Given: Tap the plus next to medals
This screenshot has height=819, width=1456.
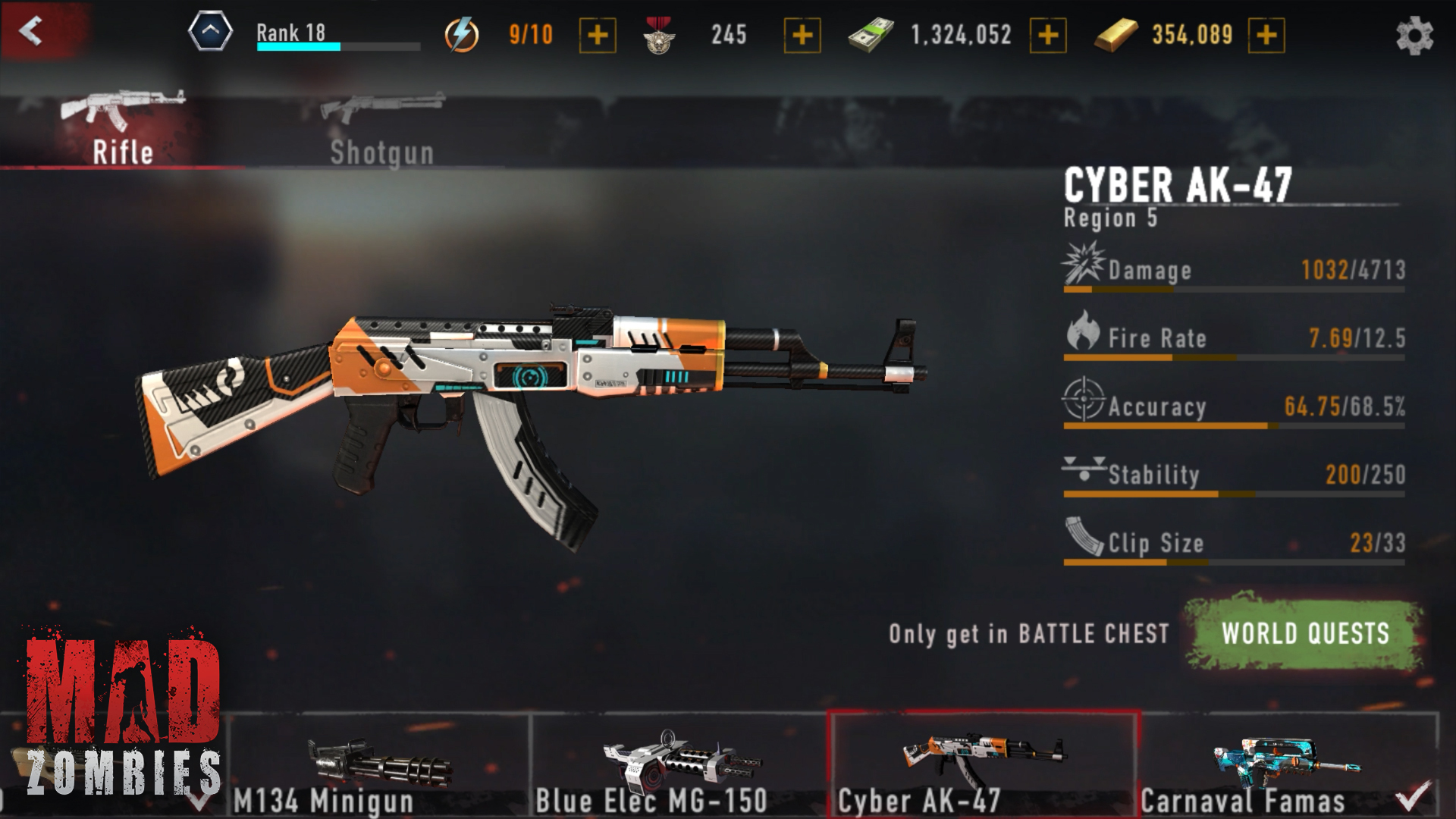Looking at the screenshot, I should point(802,35).
